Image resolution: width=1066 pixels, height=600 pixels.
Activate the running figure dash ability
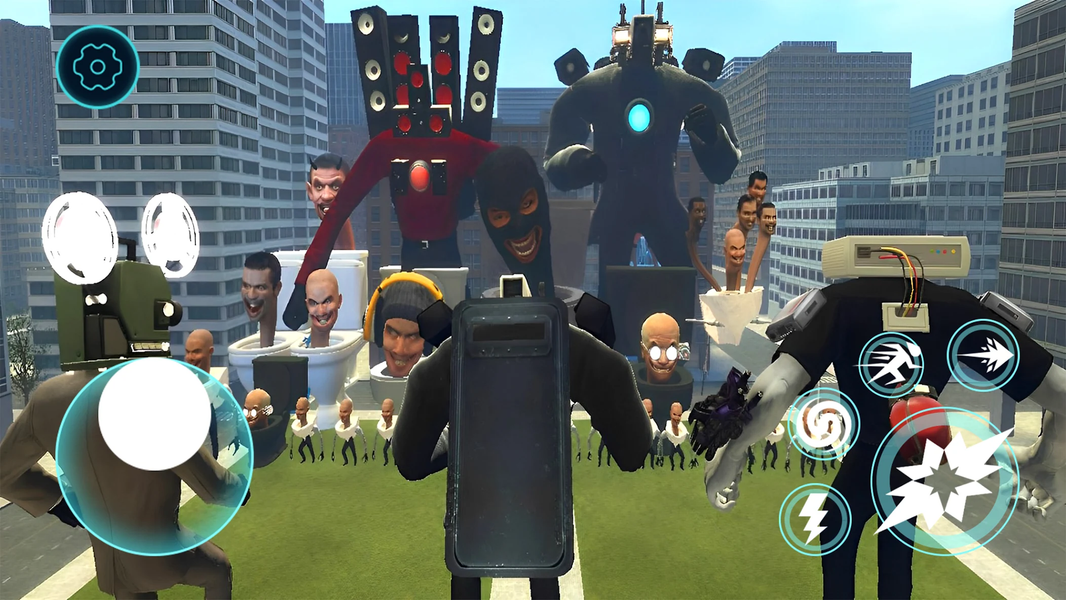[891, 364]
